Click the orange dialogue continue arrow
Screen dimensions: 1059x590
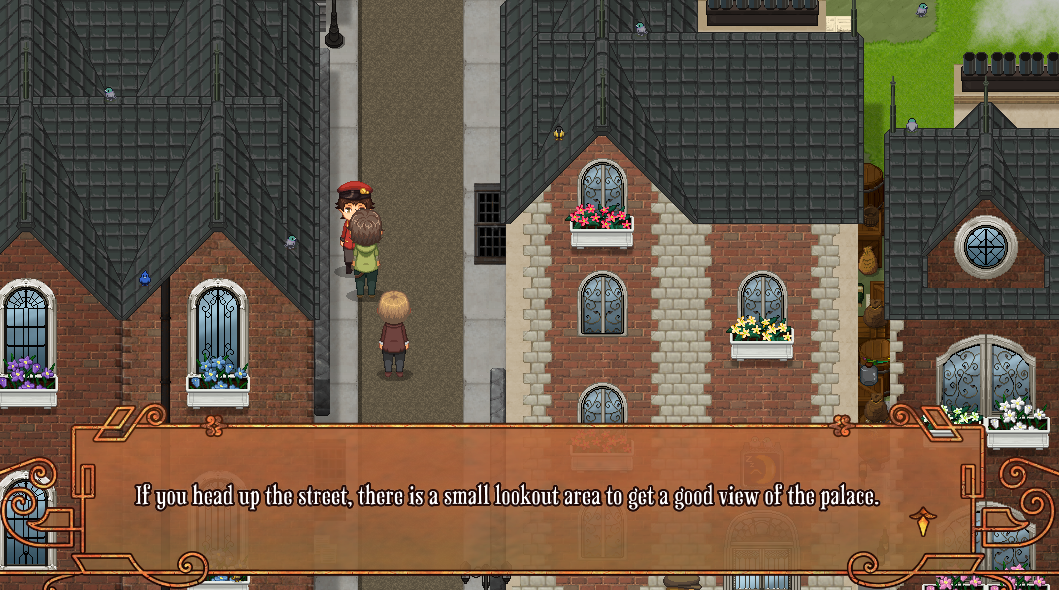pyautogui.click(x=921, y=520)
